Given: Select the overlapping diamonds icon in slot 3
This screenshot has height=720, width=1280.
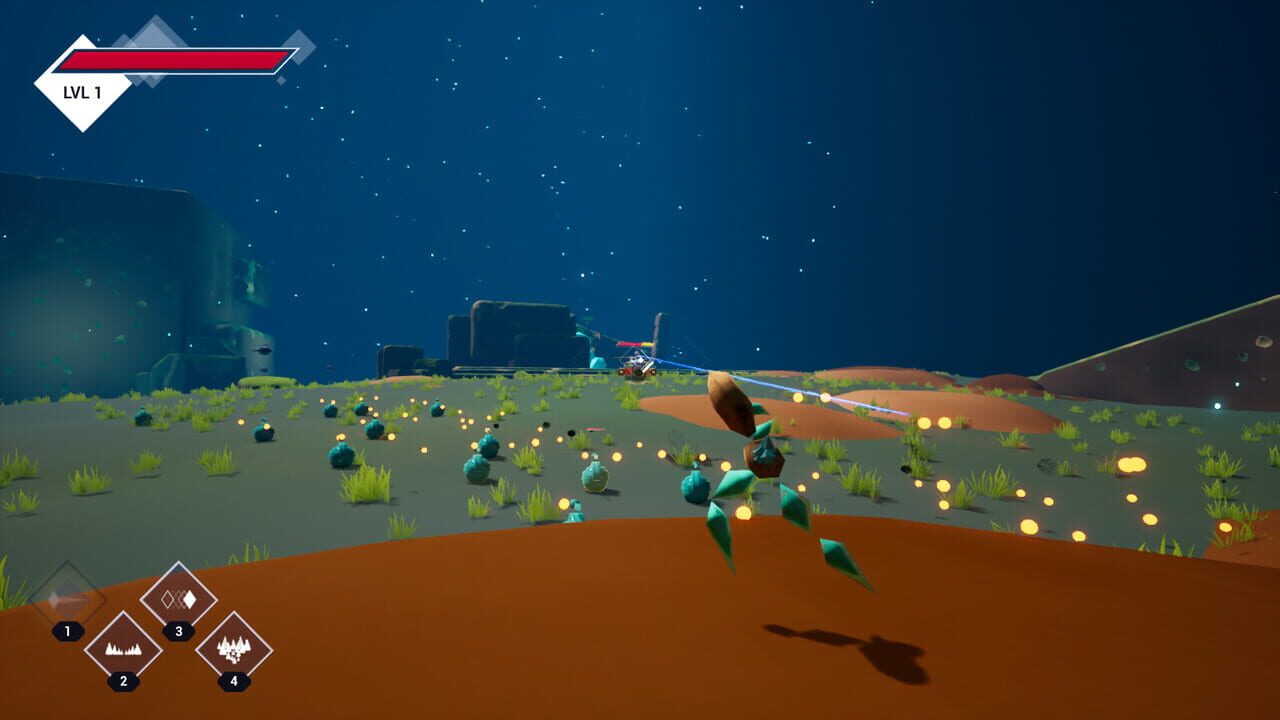Looking at the screenshot, I should [178, 598].
